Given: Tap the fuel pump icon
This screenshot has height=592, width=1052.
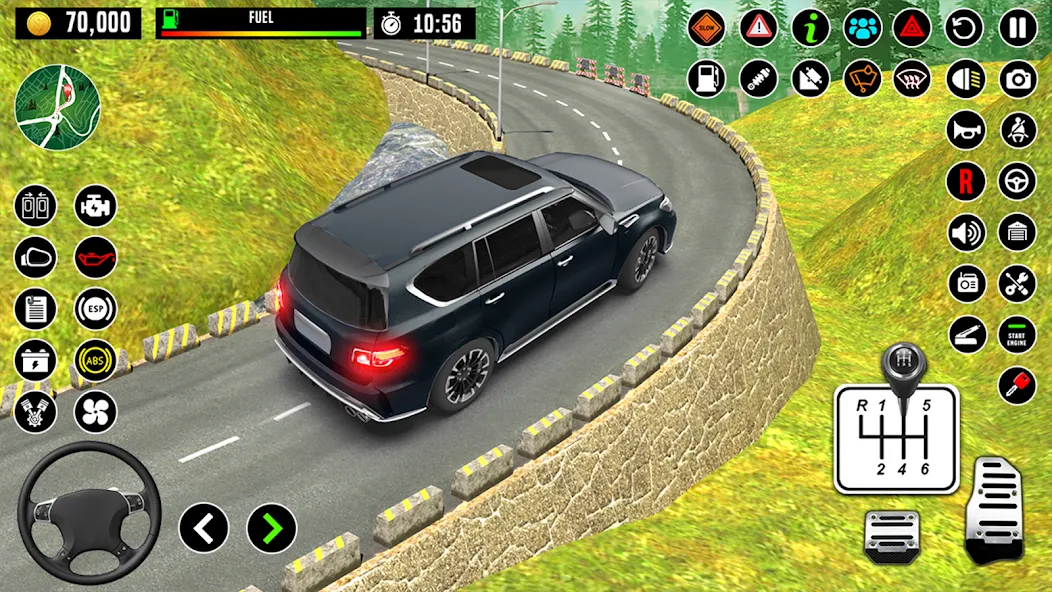Looking at the screenshot, I should (706, 79).
